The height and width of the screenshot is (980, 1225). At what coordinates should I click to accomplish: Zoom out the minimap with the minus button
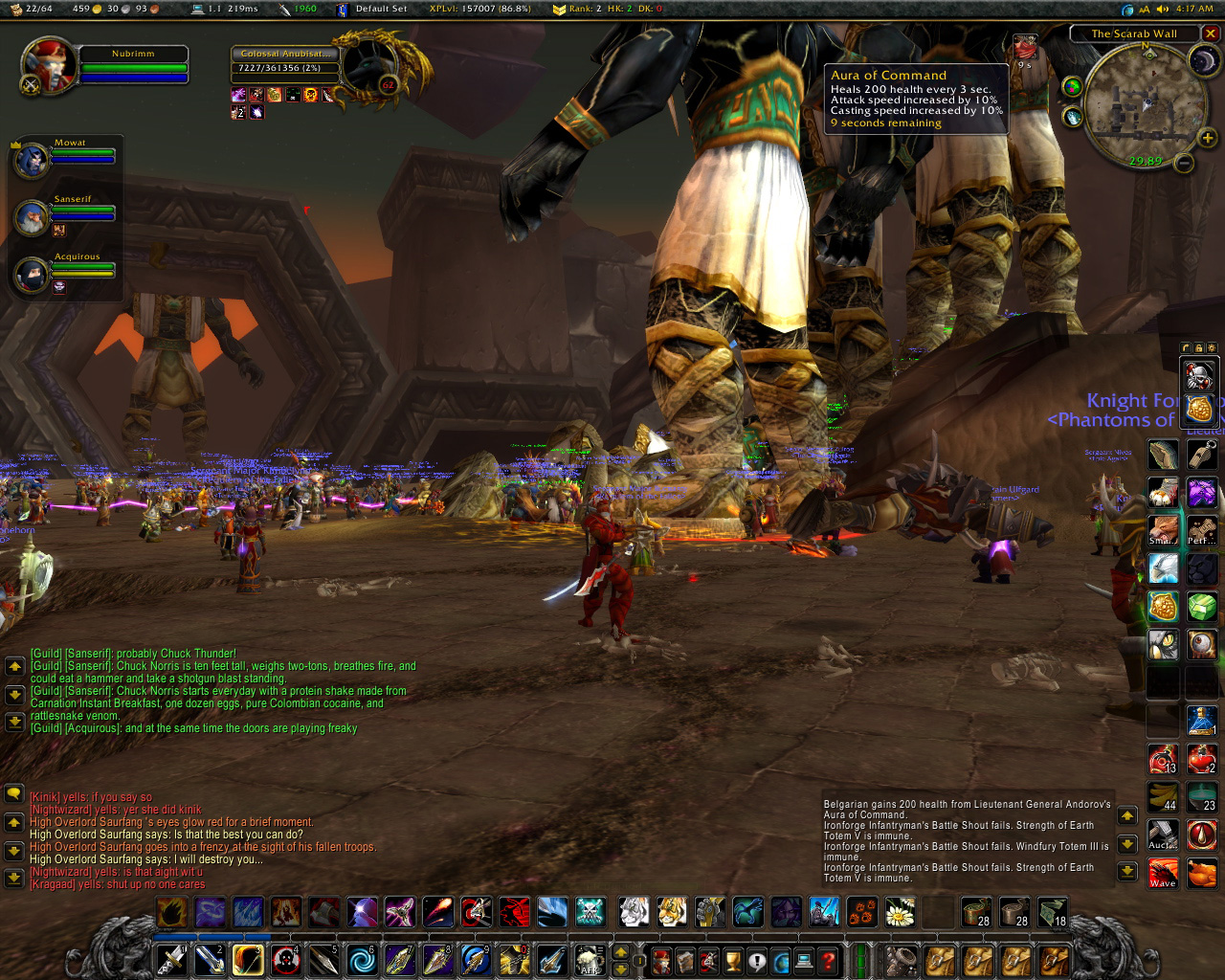[x=1184, y=163]
